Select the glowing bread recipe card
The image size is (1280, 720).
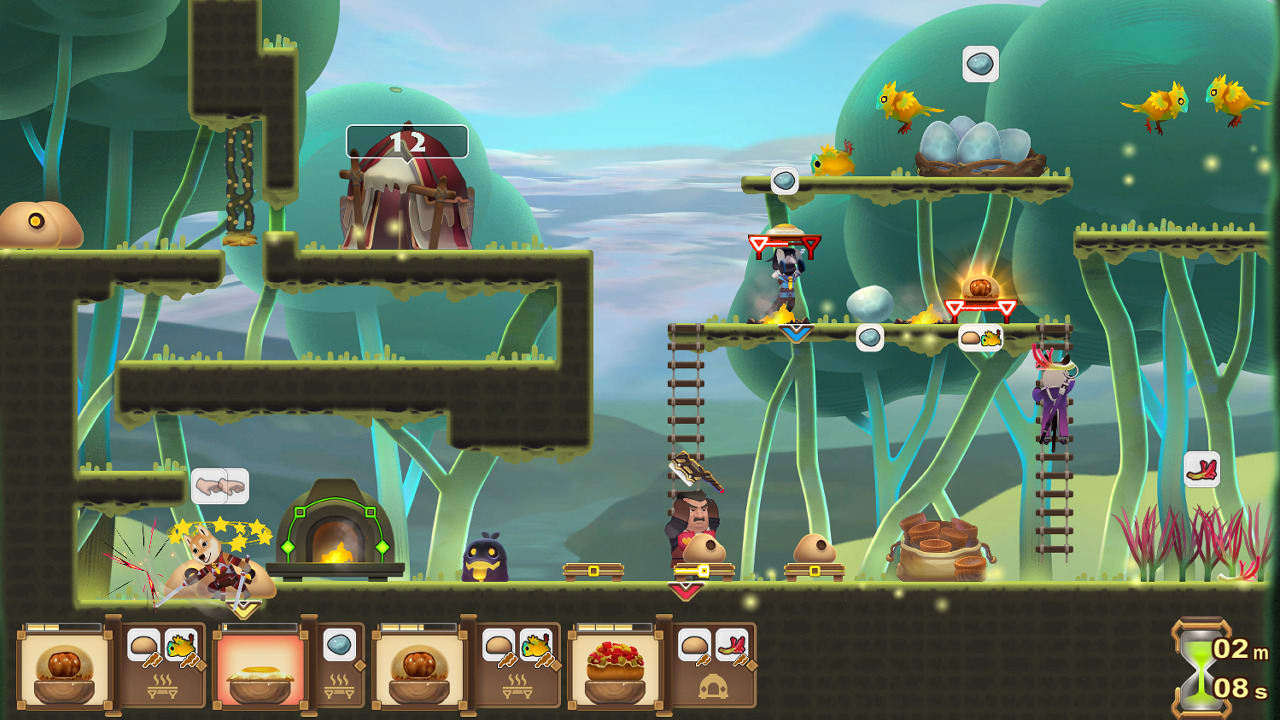[x=259, y=675]
